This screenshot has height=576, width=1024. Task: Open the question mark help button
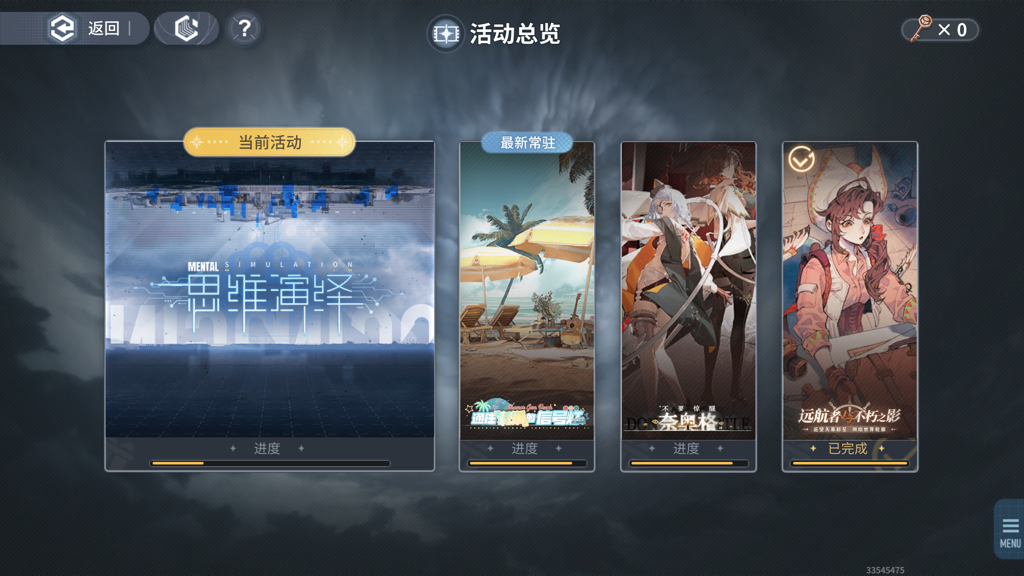pyautogui.click(x=244, y=29)
